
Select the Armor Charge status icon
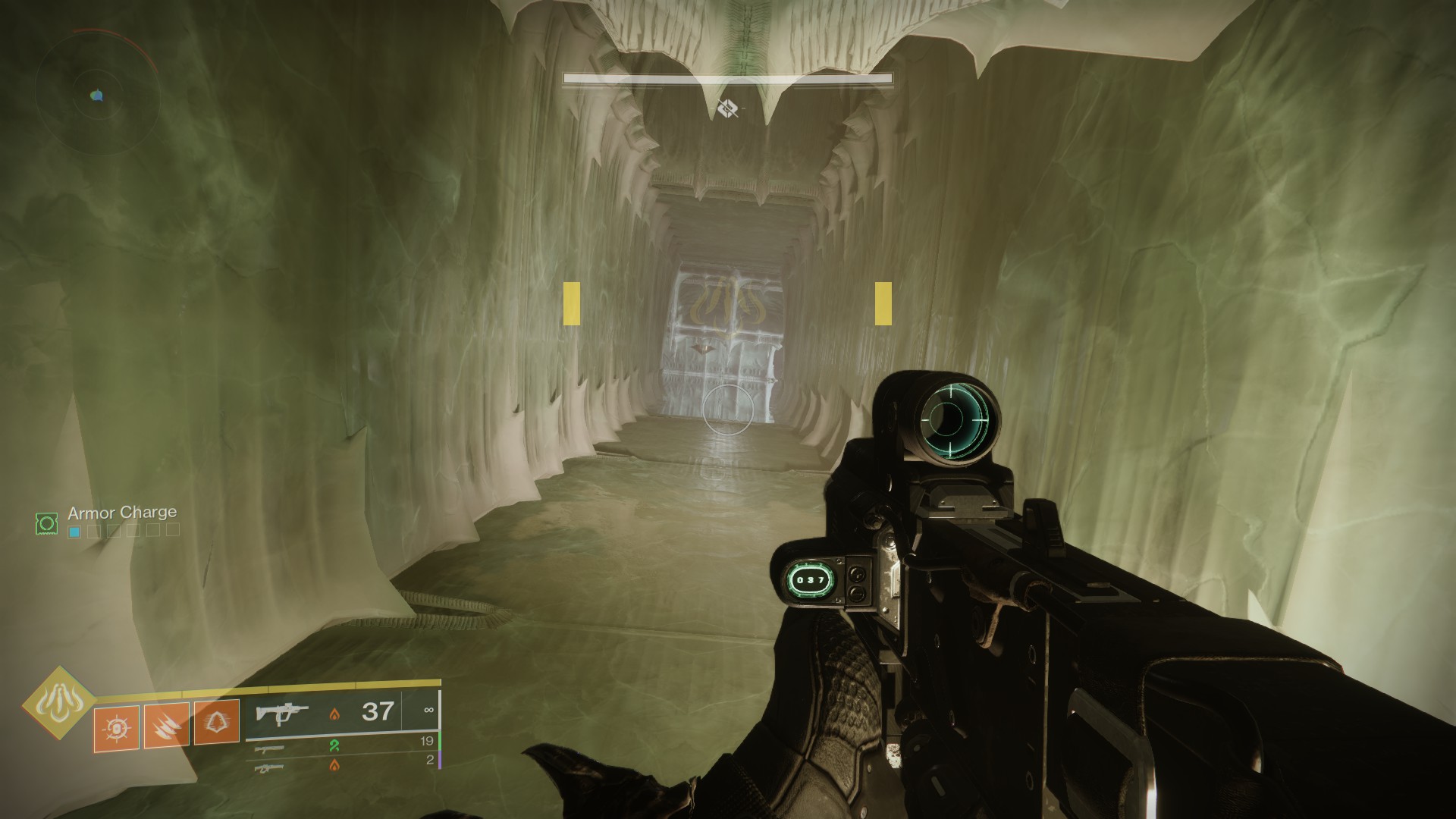[47, 522]
